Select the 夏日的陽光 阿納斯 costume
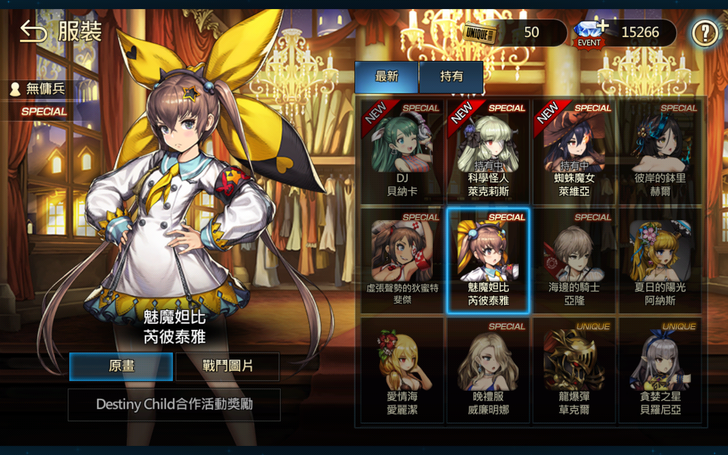Screen dimensions: 728x455 pyautogui.click(x=660, y=259)
